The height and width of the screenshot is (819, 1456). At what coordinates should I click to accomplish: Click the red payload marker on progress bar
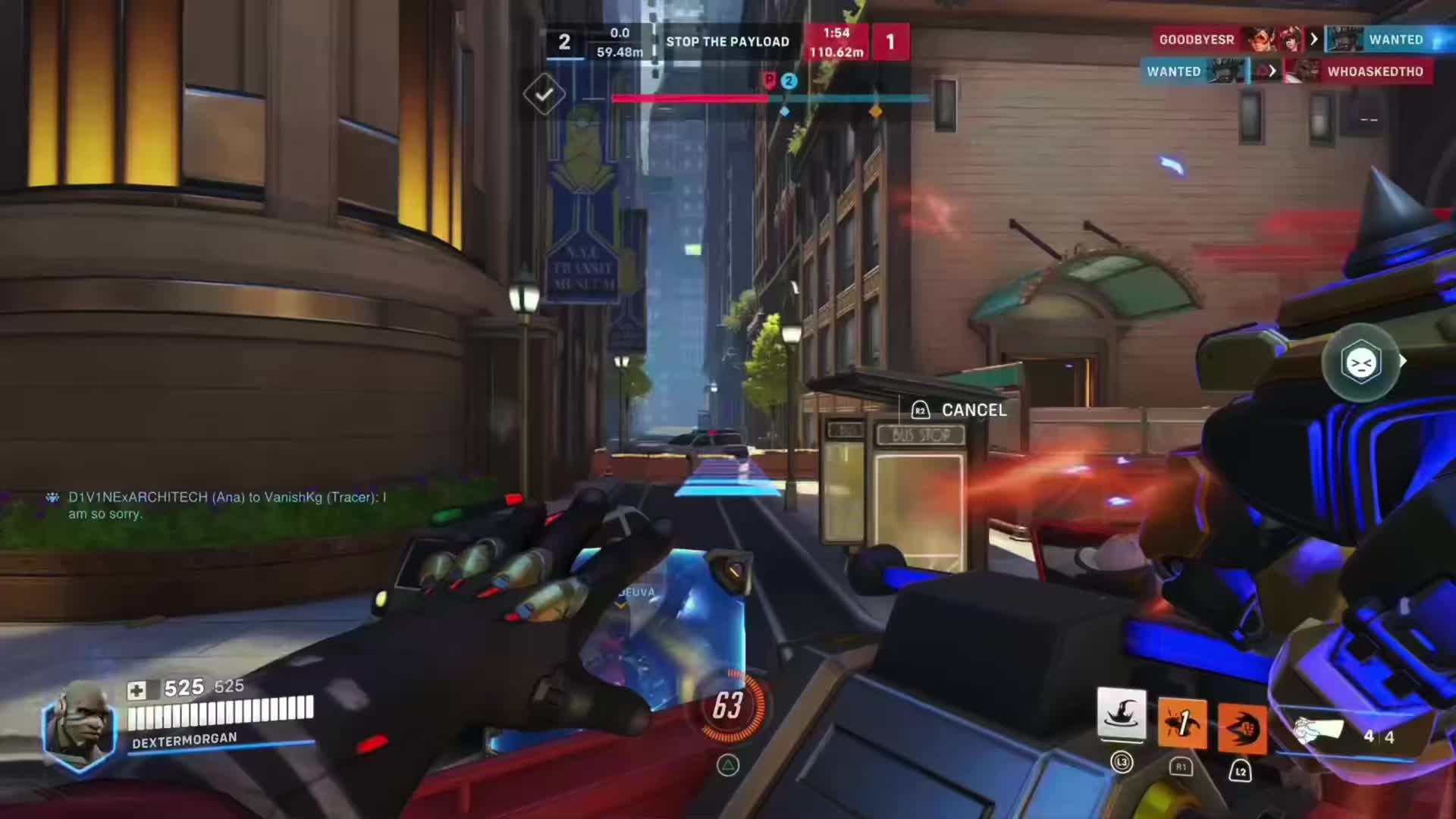[x=770, y=80]
